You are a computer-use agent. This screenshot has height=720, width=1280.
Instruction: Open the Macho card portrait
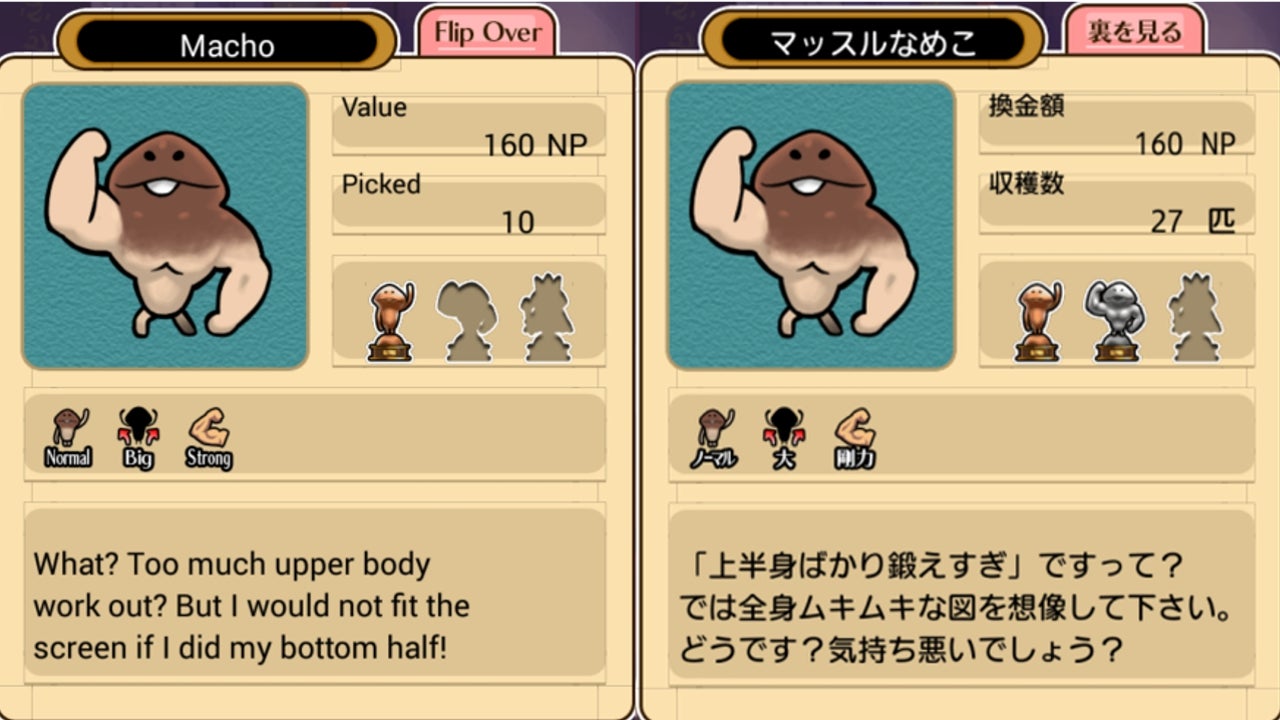(165, 226)
